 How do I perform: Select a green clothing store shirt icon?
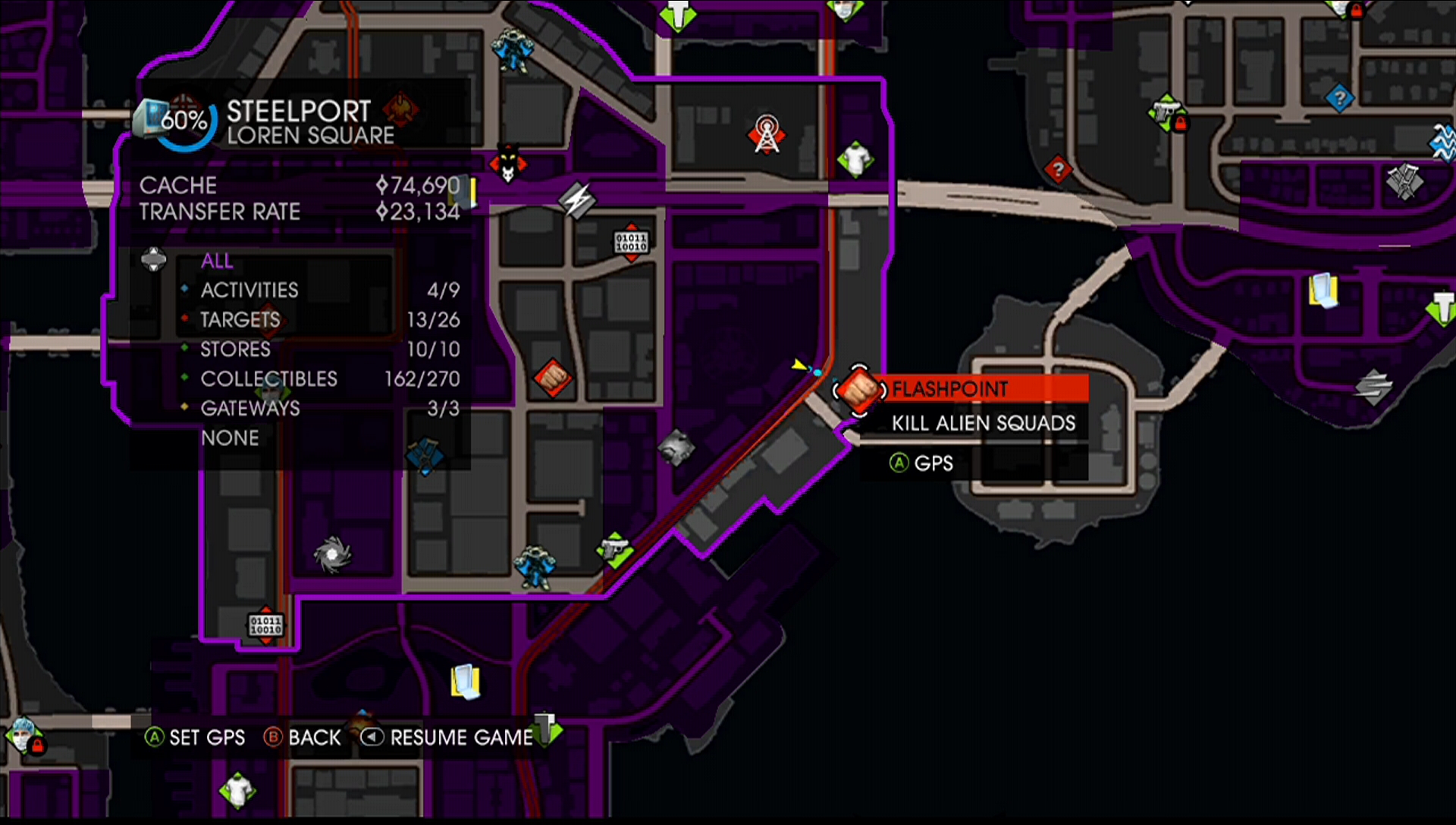tap(855, 159)
